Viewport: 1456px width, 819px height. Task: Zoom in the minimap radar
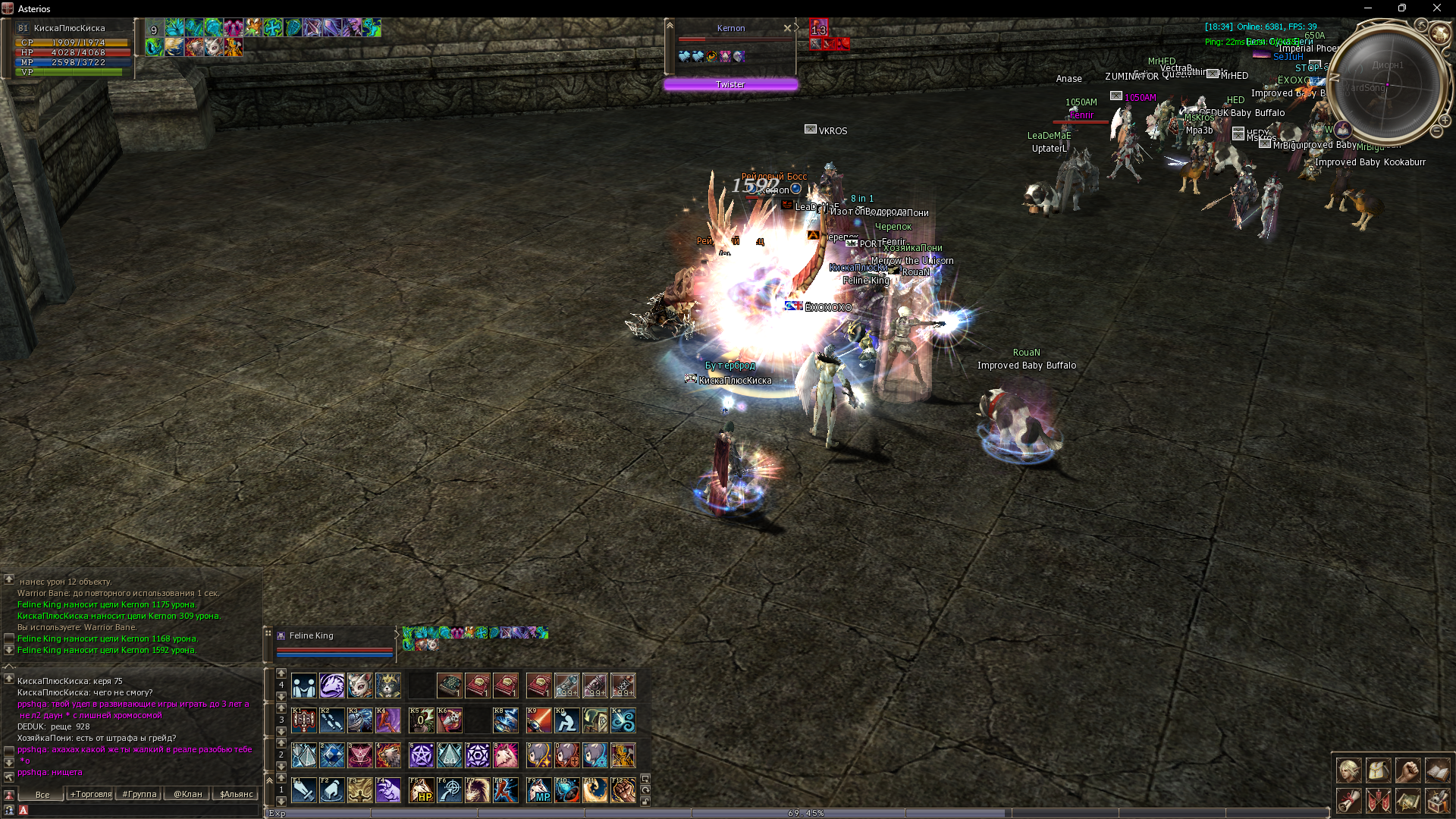[1445, 121]
